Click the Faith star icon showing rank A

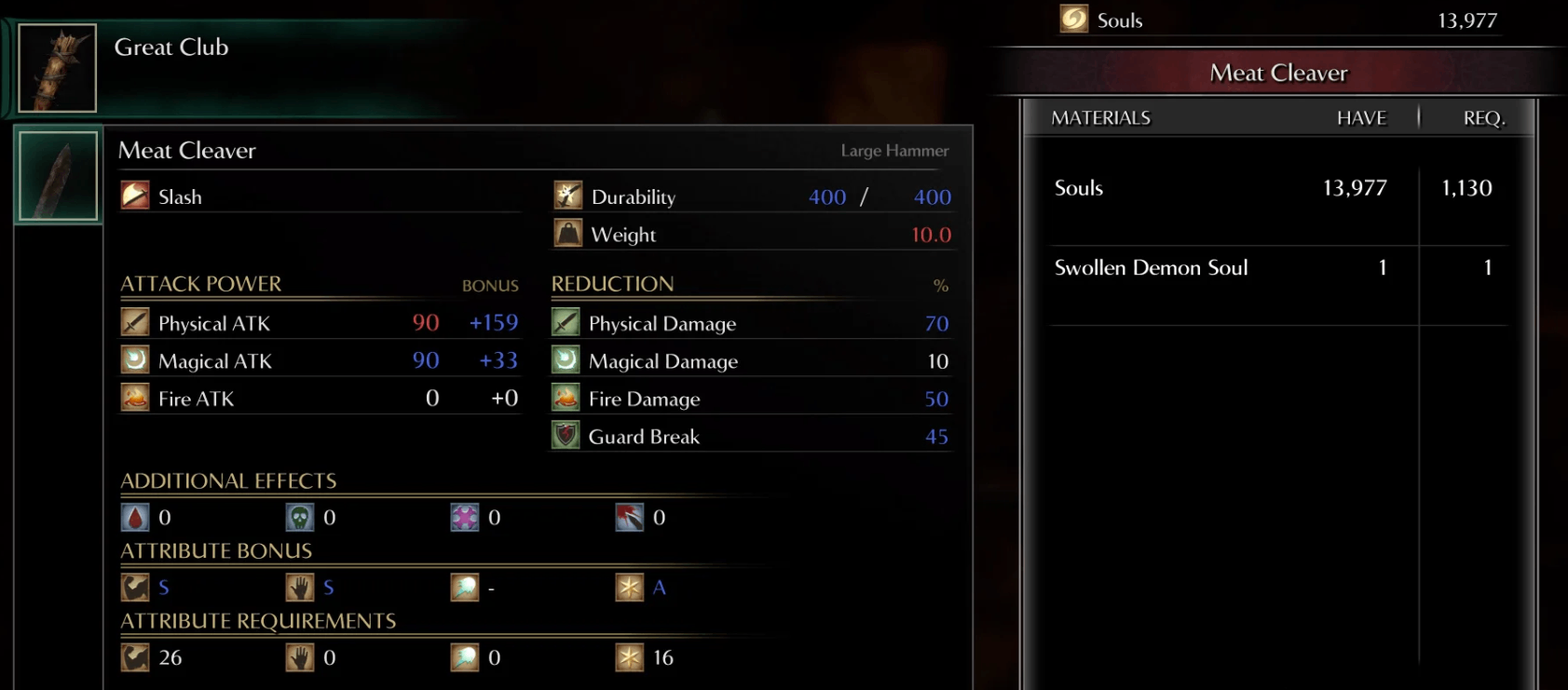630,587
